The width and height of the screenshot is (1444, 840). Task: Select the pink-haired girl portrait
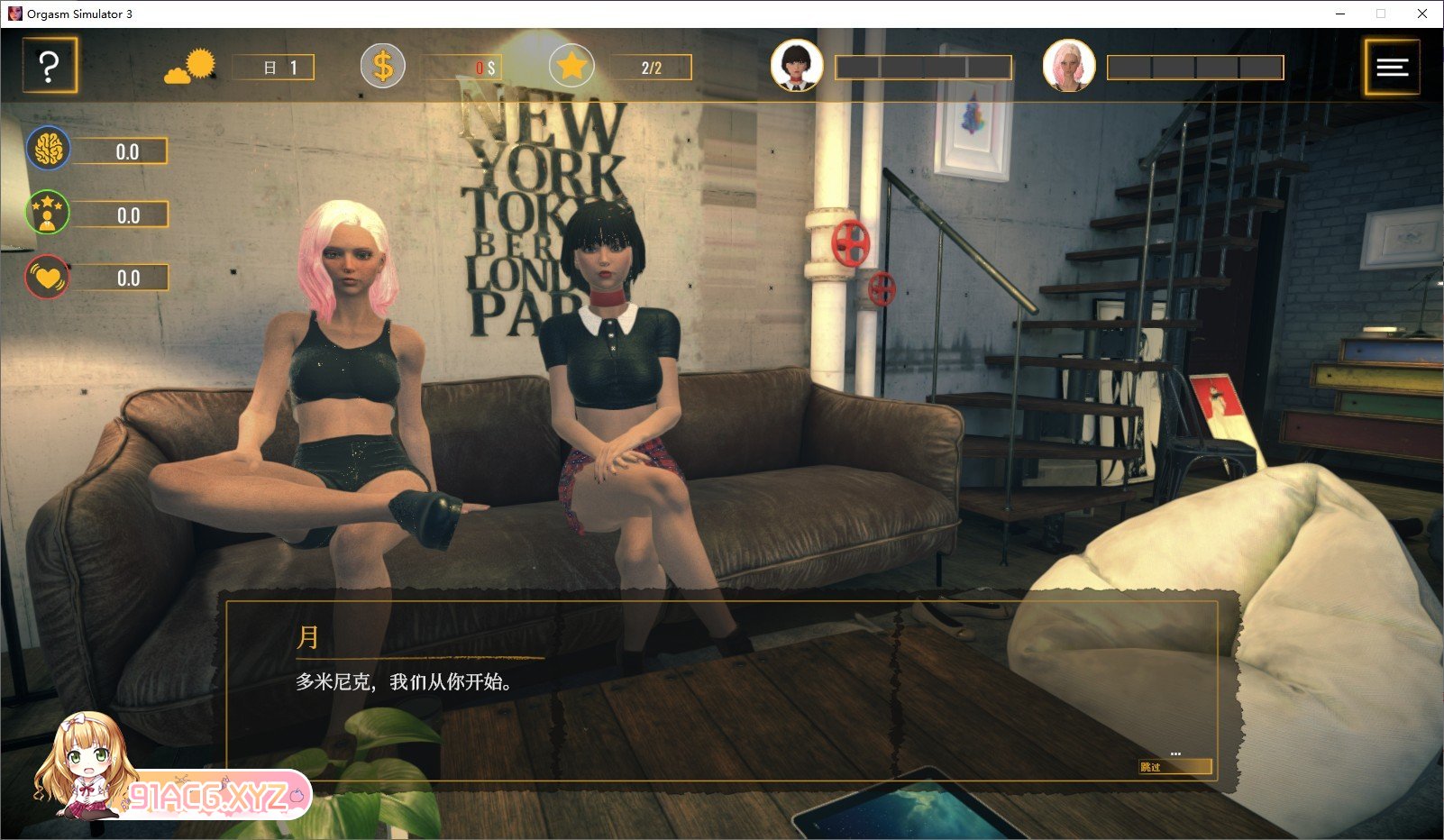[x=1068, y=66]
